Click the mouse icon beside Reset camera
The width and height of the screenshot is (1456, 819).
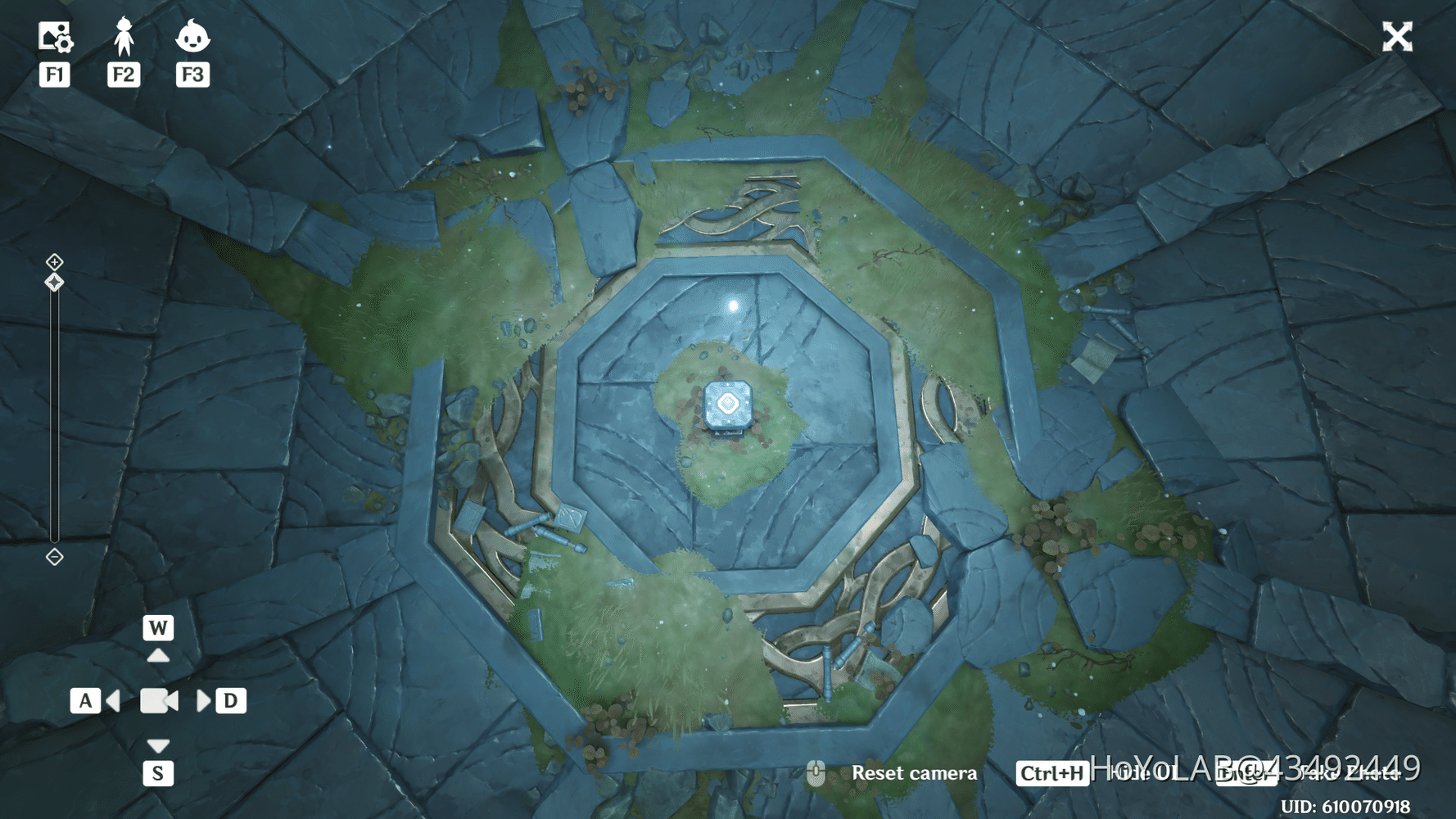[x=817, y=772]
